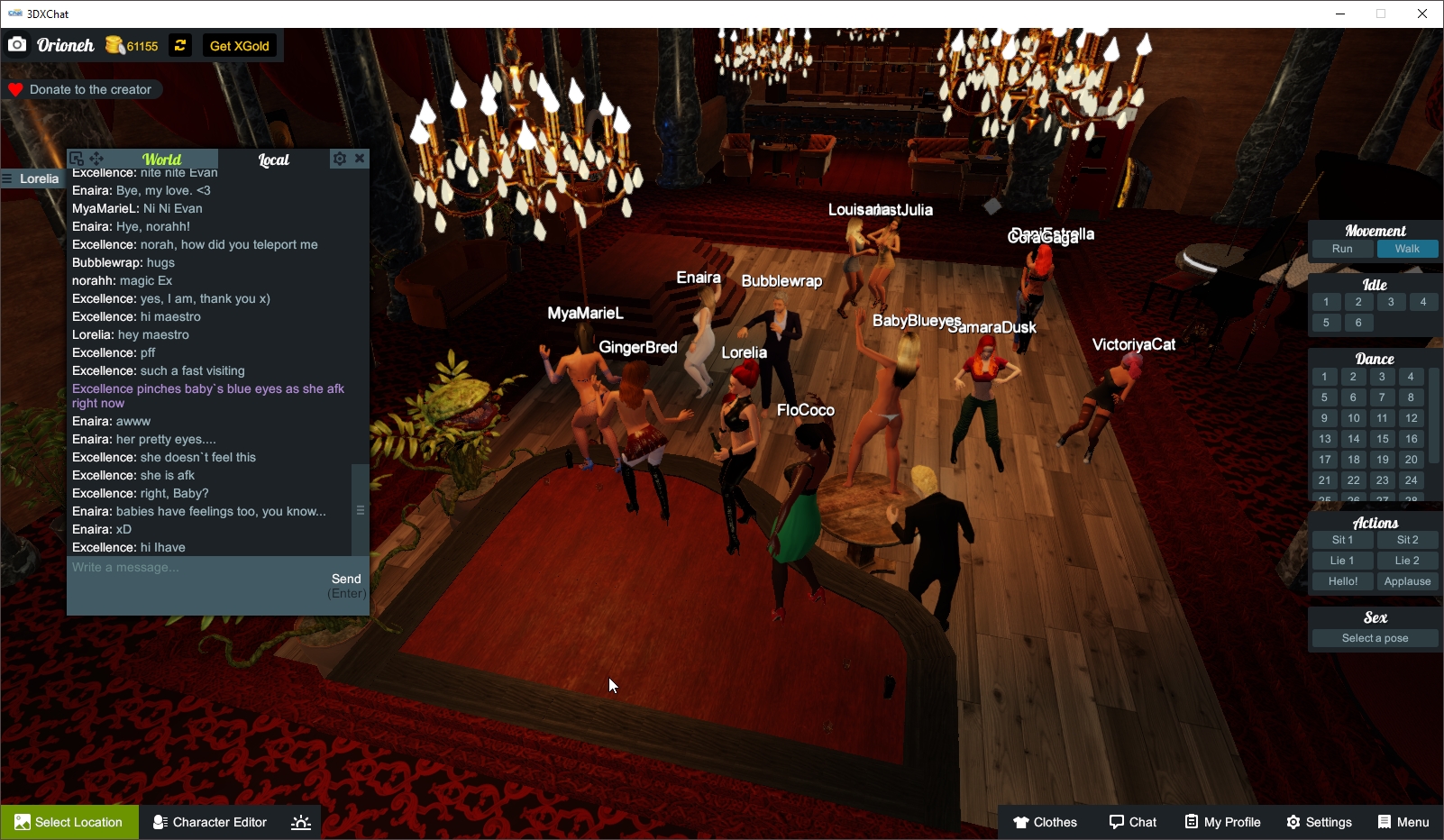Viewport: 1444px width, 840px height.
Task: Switch on Idle pose 3
Action: coord(1390,302)
